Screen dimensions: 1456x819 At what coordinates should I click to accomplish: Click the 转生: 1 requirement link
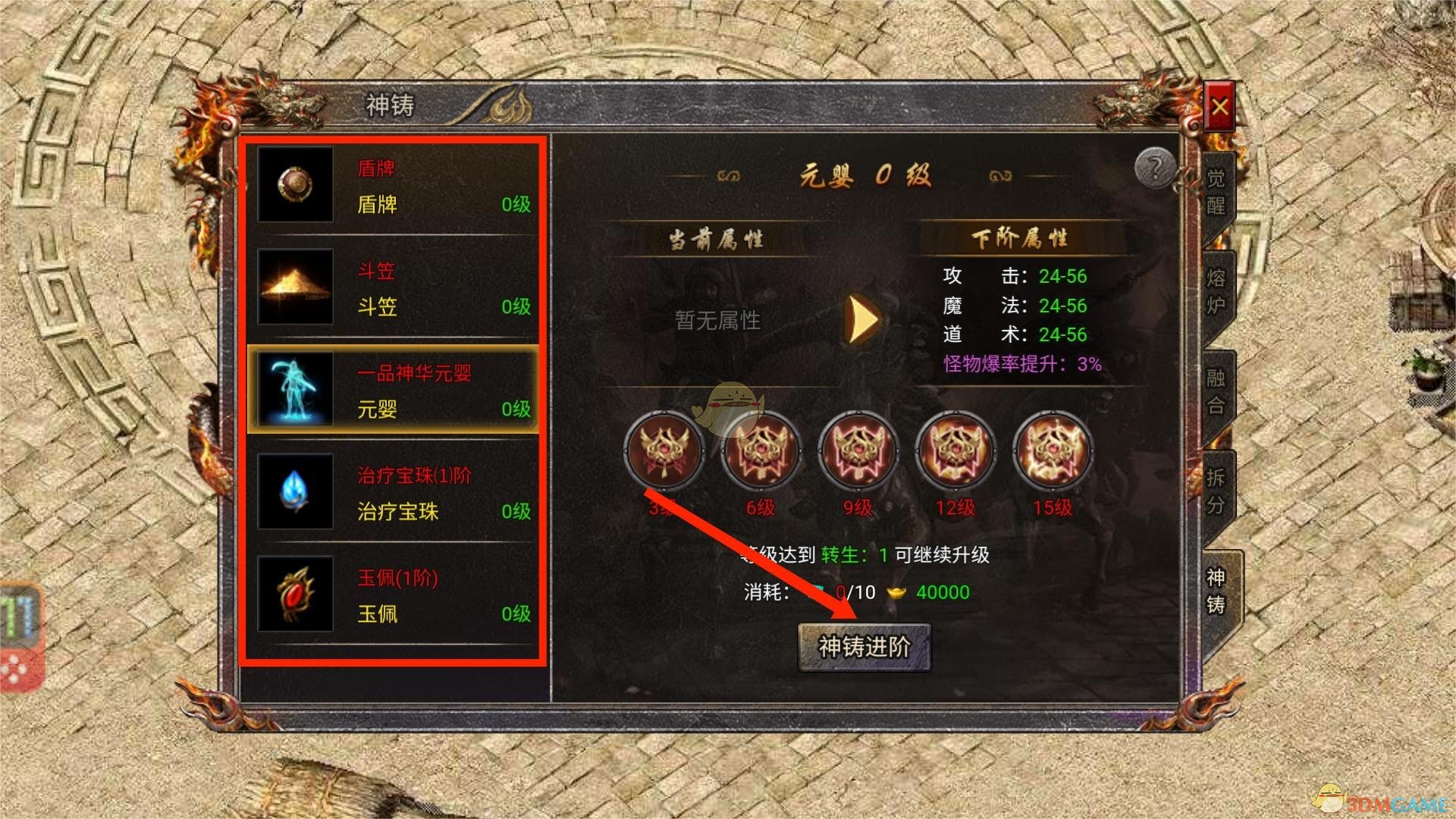855,554
